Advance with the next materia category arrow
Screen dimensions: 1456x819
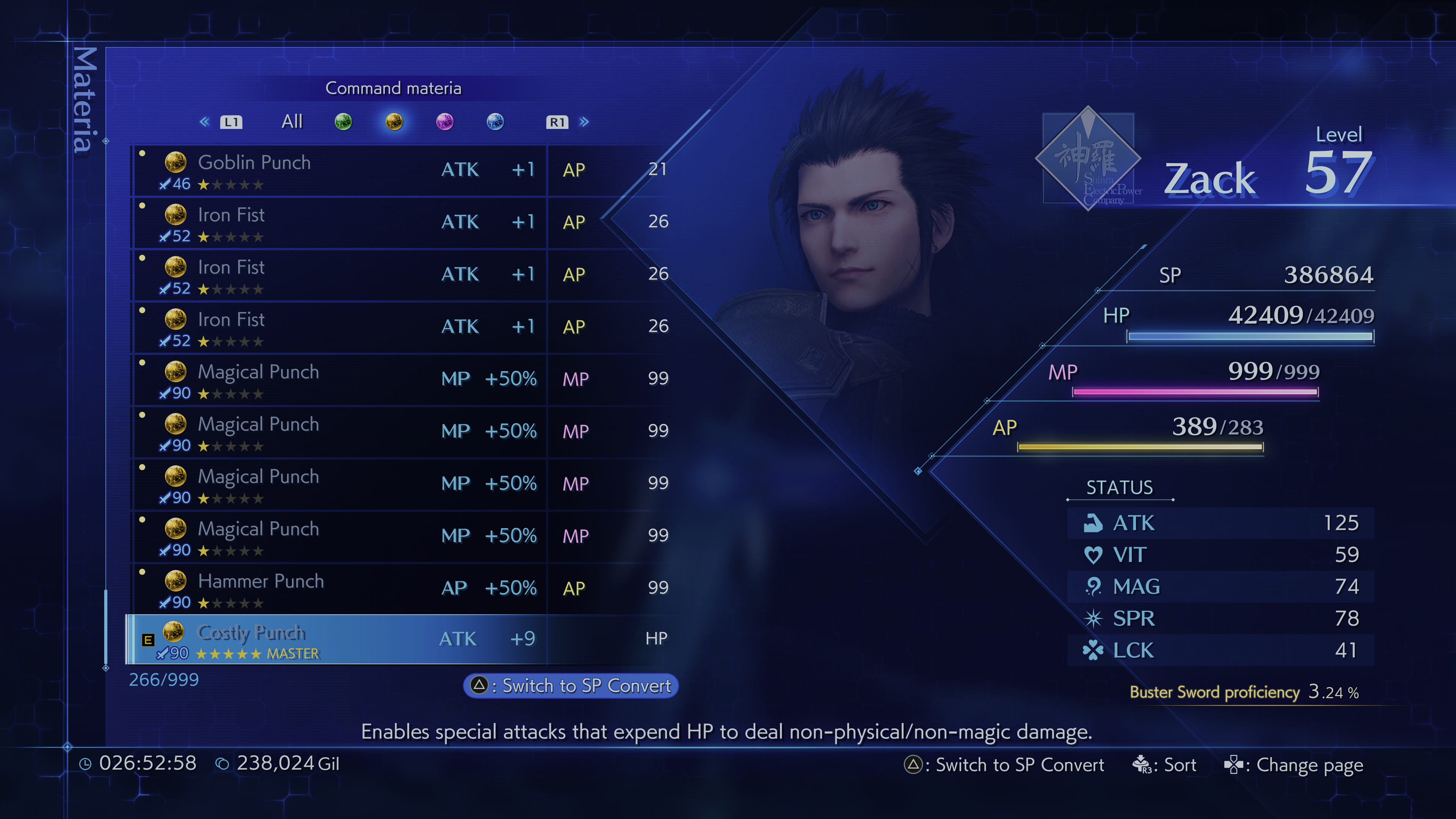tap(584, 121)
